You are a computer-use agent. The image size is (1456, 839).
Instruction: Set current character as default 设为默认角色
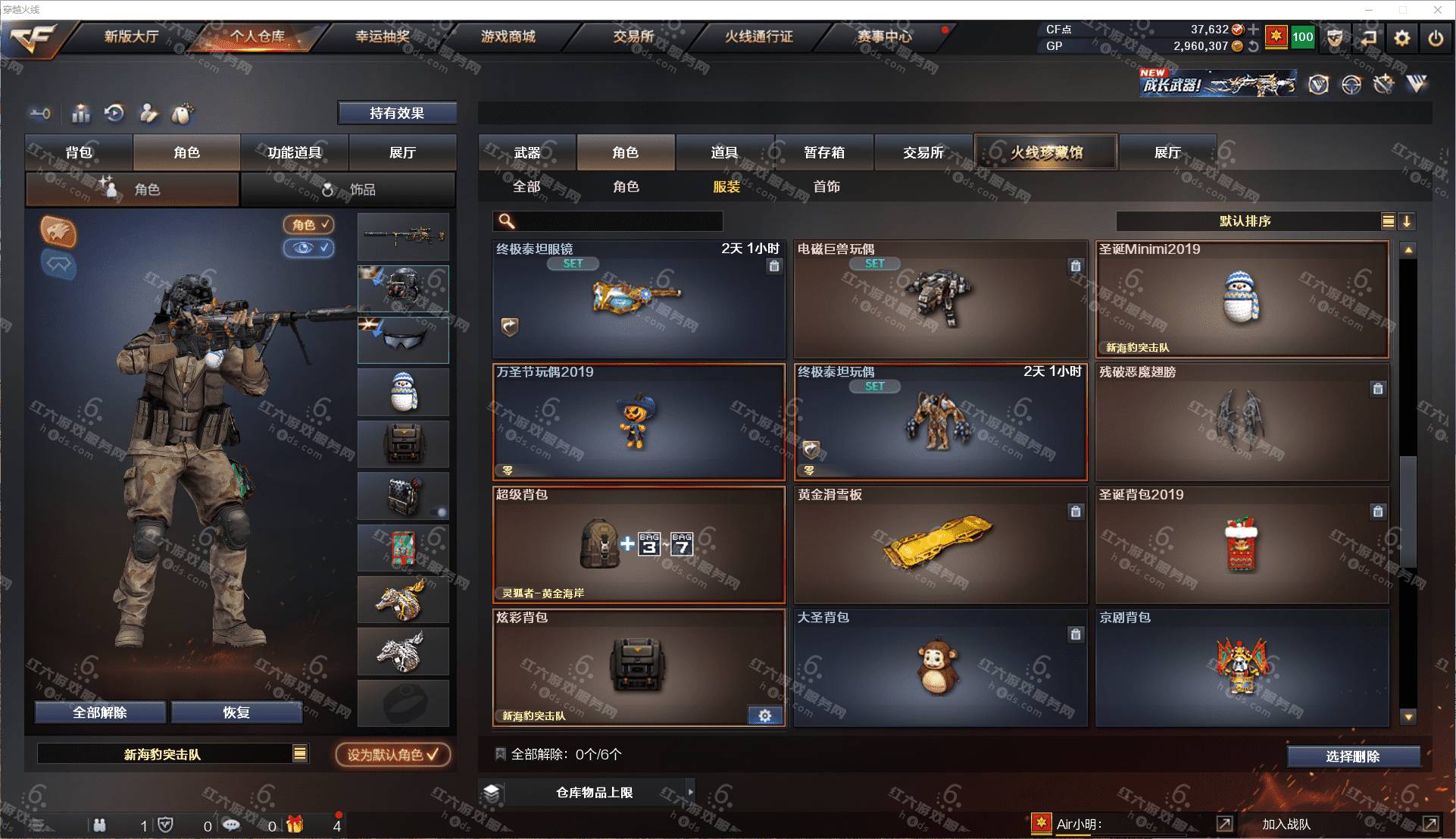393,754
